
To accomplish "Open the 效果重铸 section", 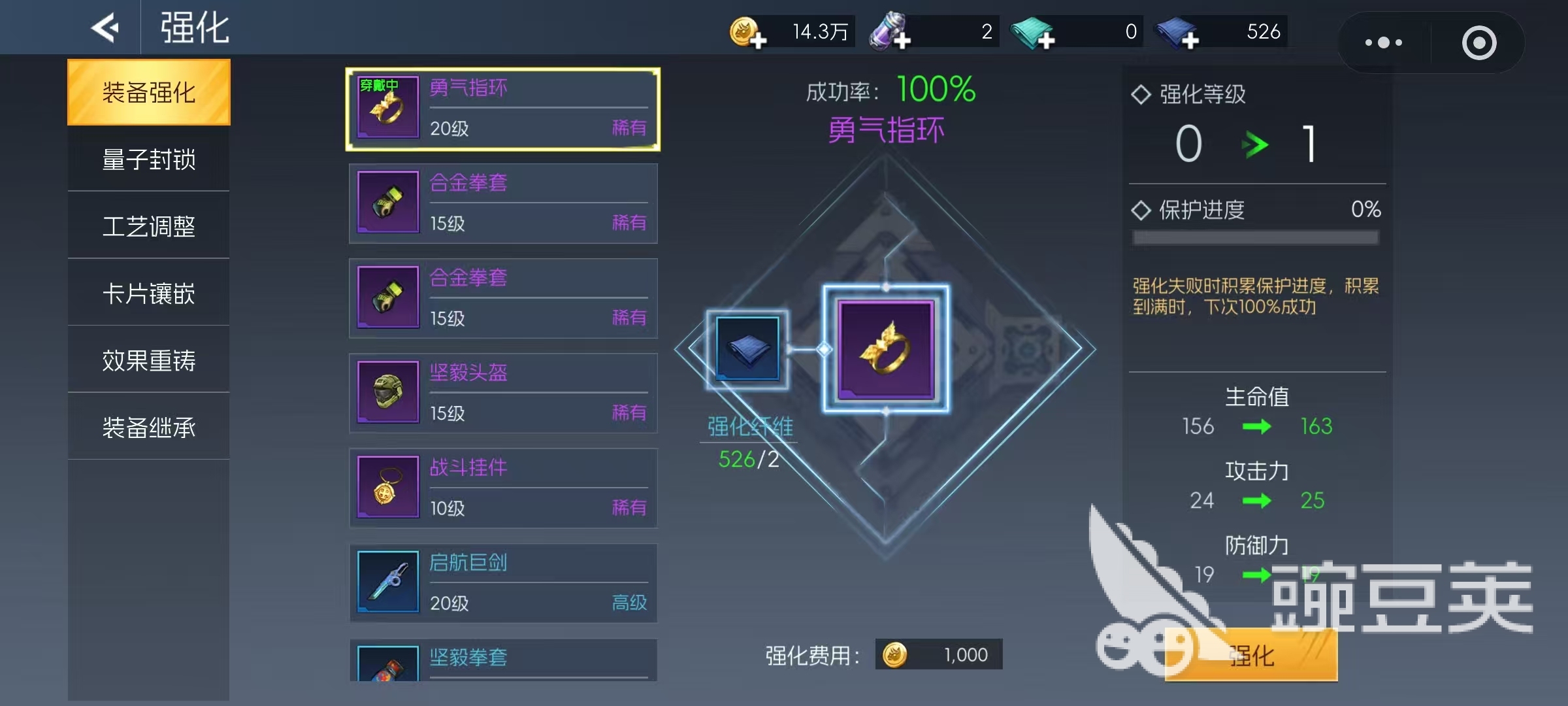I will (148, 359).
